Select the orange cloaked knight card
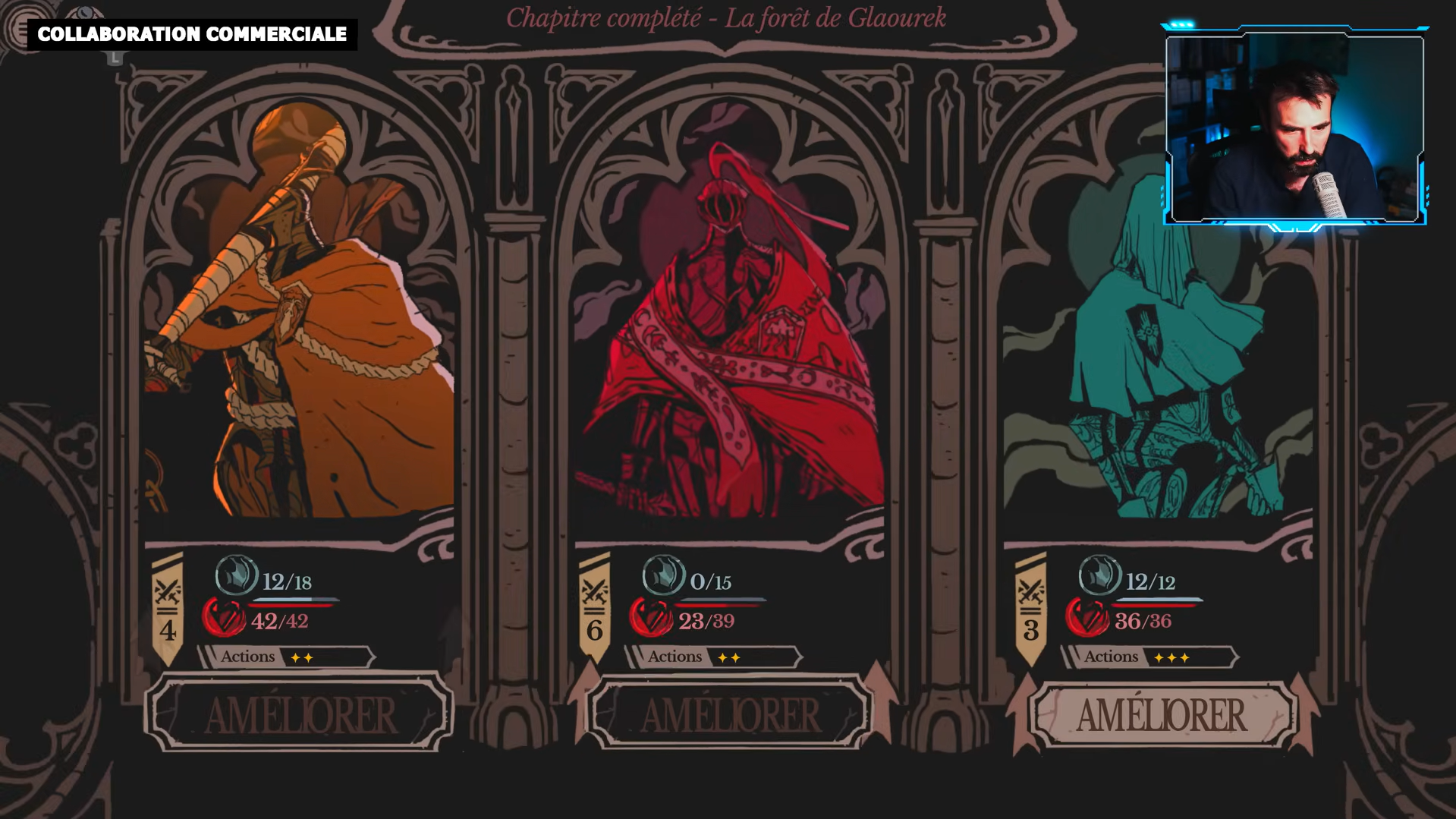 299,319
